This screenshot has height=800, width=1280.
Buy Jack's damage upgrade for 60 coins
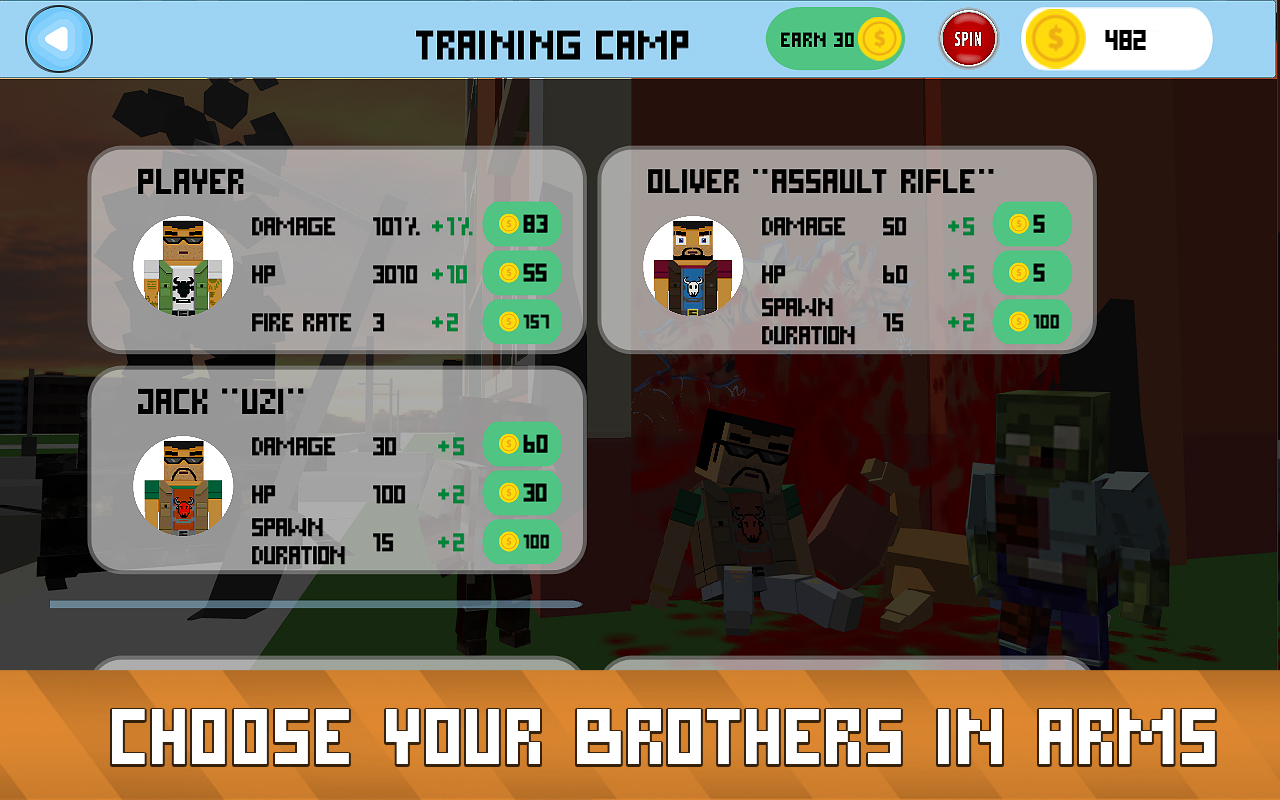[521, 444]
